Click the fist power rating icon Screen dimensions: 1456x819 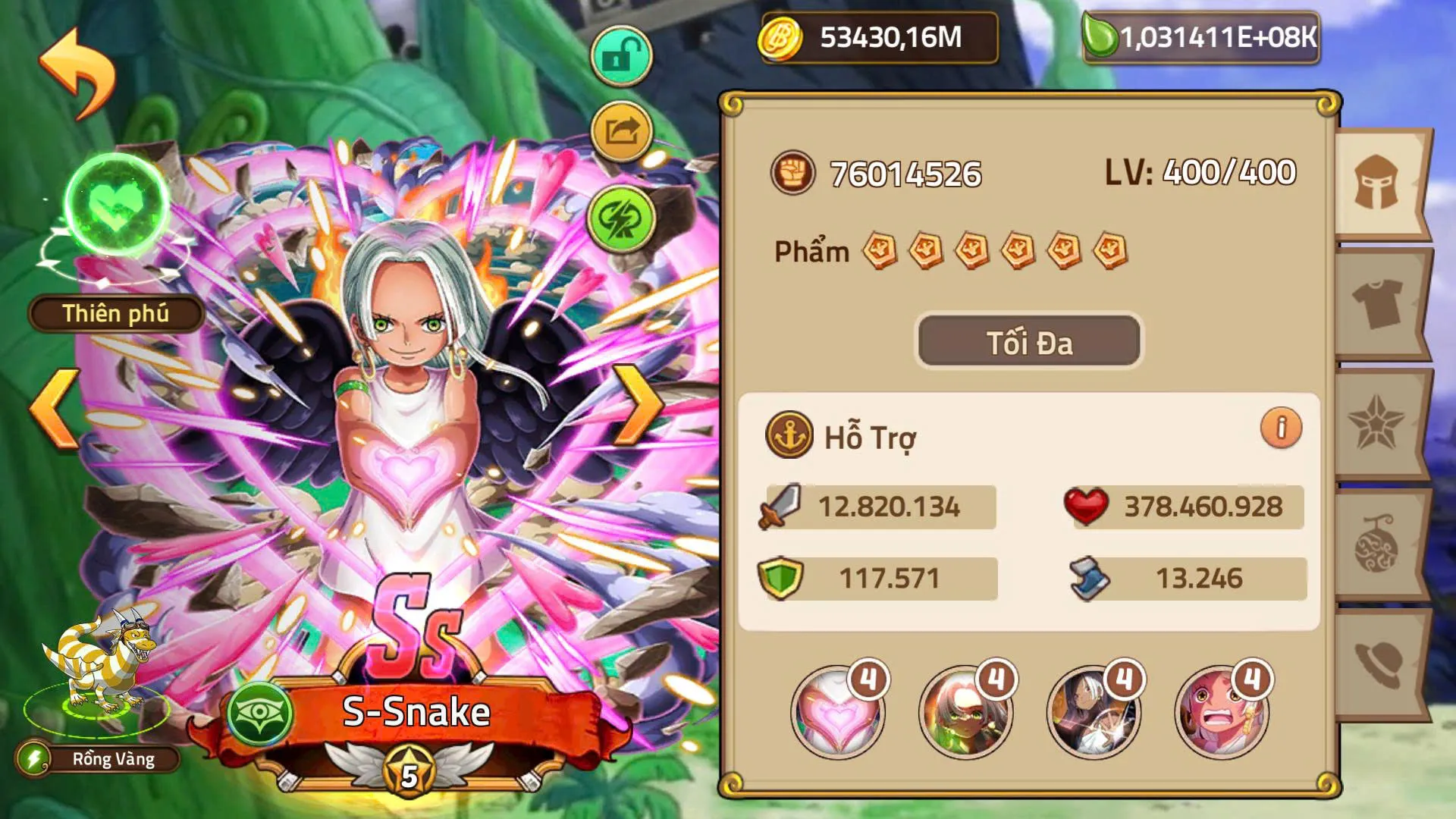pyautogui.click(x=793, y=173)
